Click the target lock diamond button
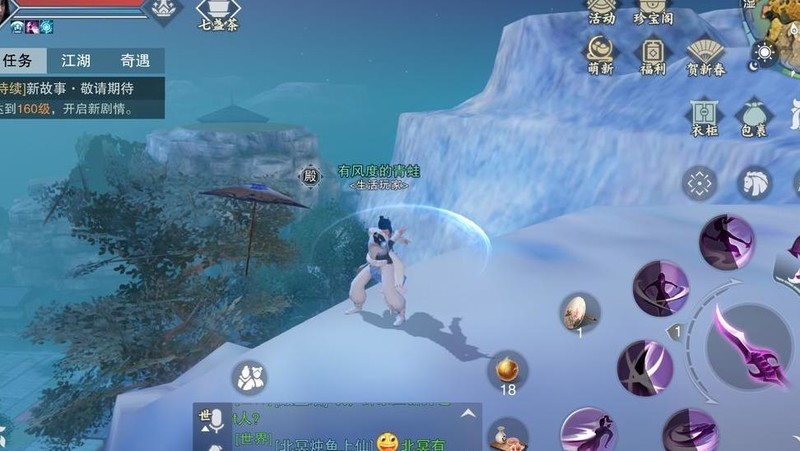 click(700, 183)
